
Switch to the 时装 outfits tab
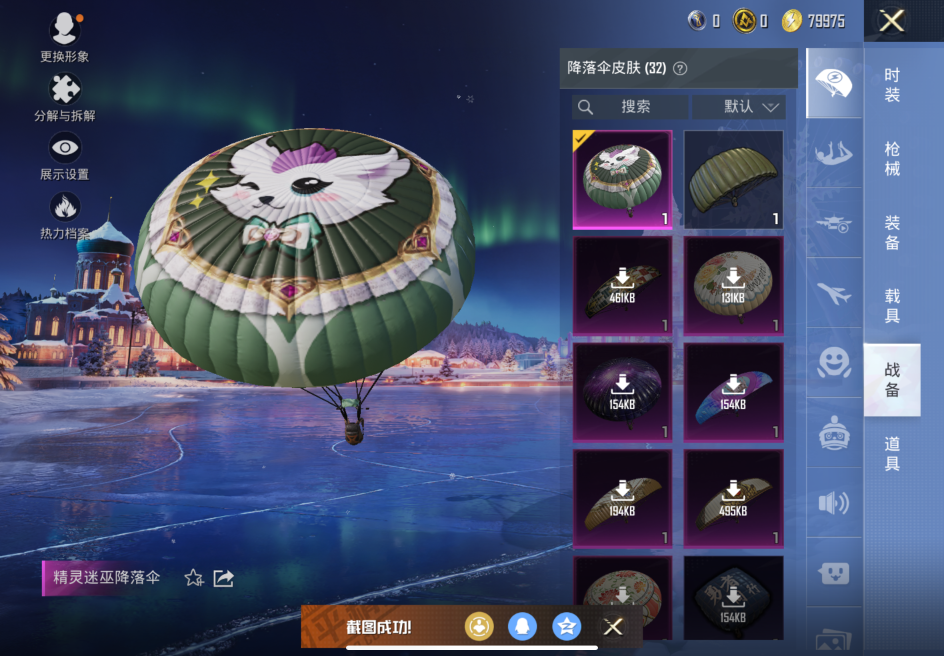point(892,85)
